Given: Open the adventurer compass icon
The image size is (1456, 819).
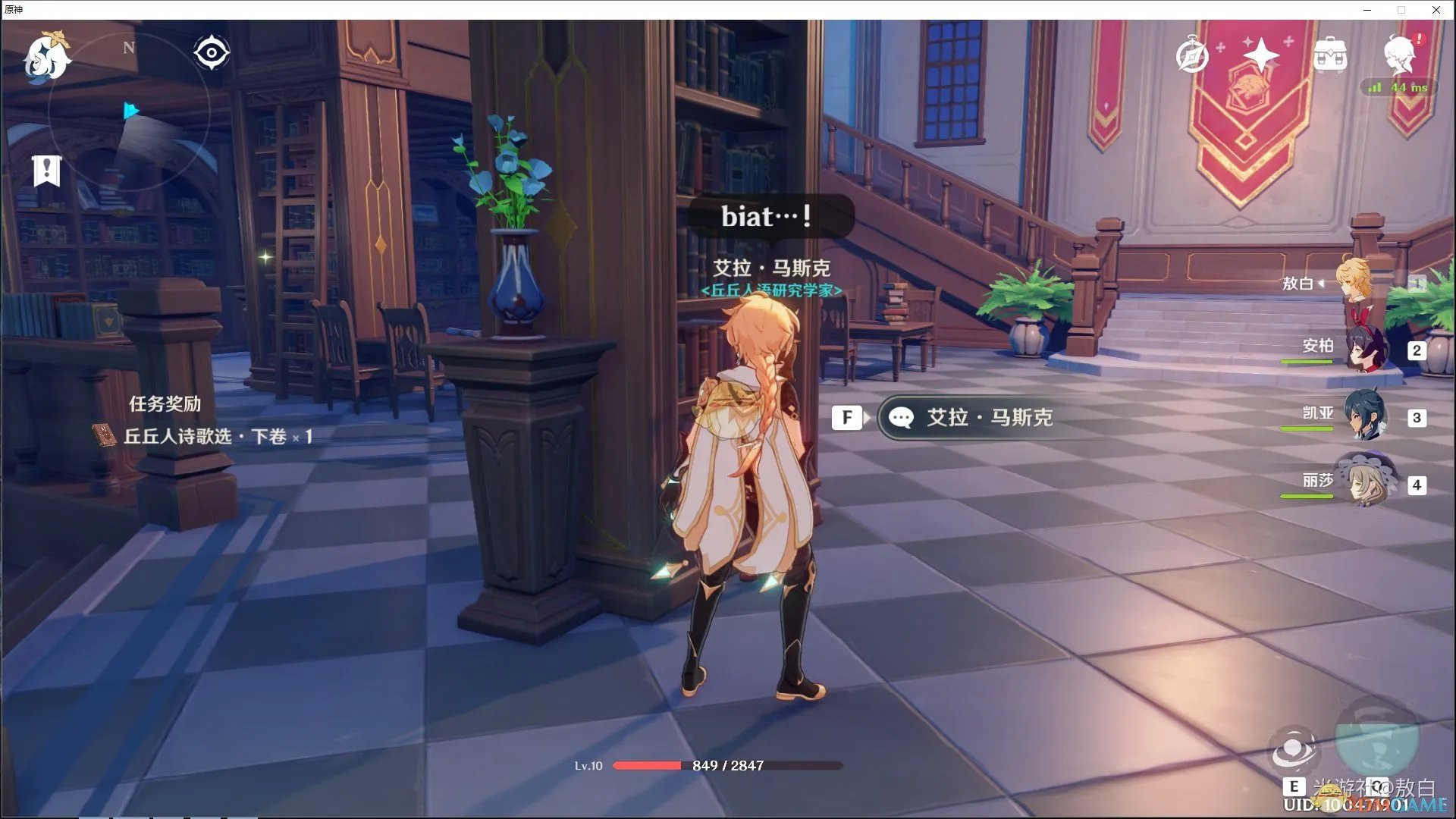Looking at the screenshot, I should click(x=1191, y=55).
